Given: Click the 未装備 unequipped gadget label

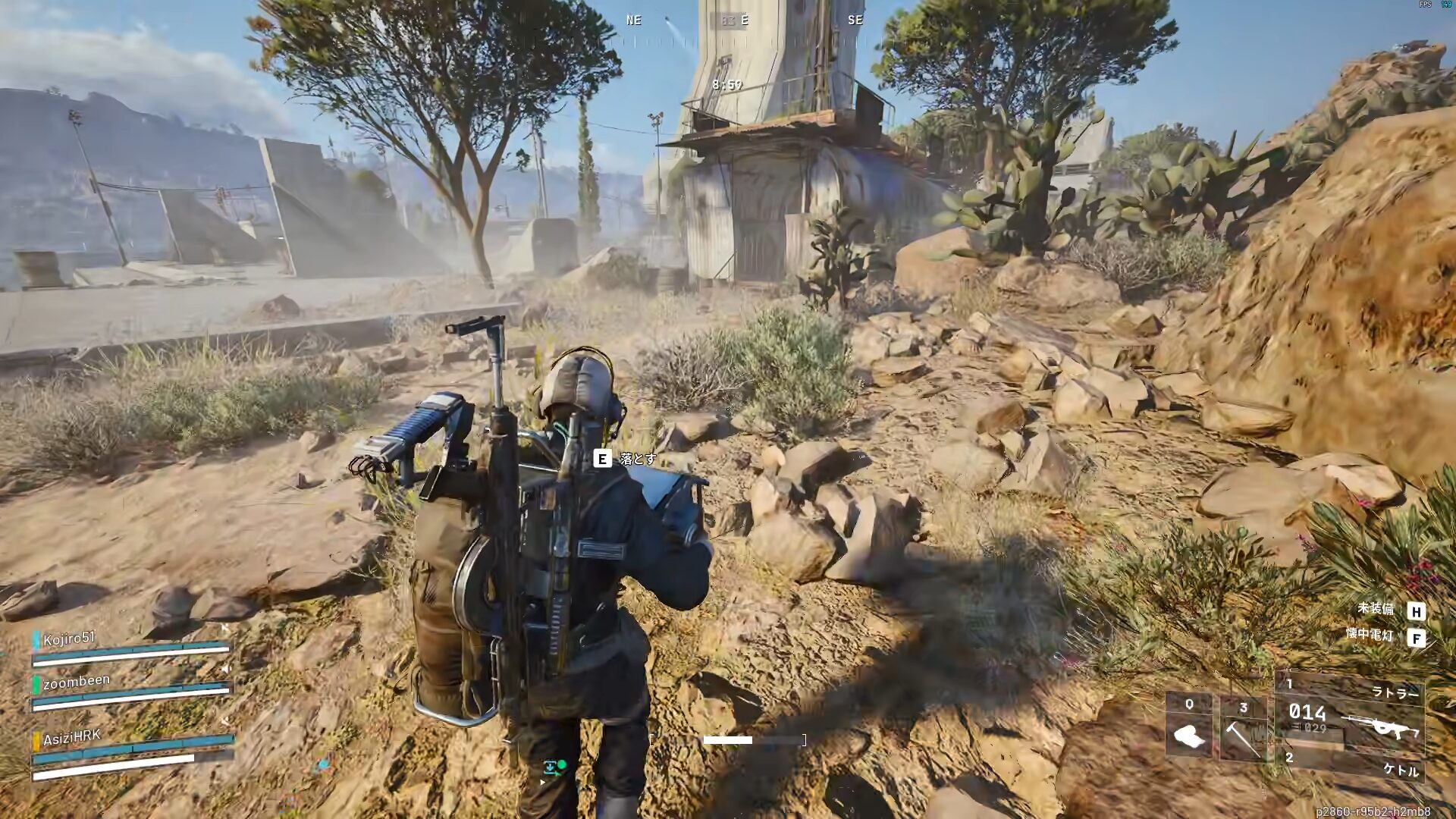Looking at the screenshot, I should (x=1375, y=608).
